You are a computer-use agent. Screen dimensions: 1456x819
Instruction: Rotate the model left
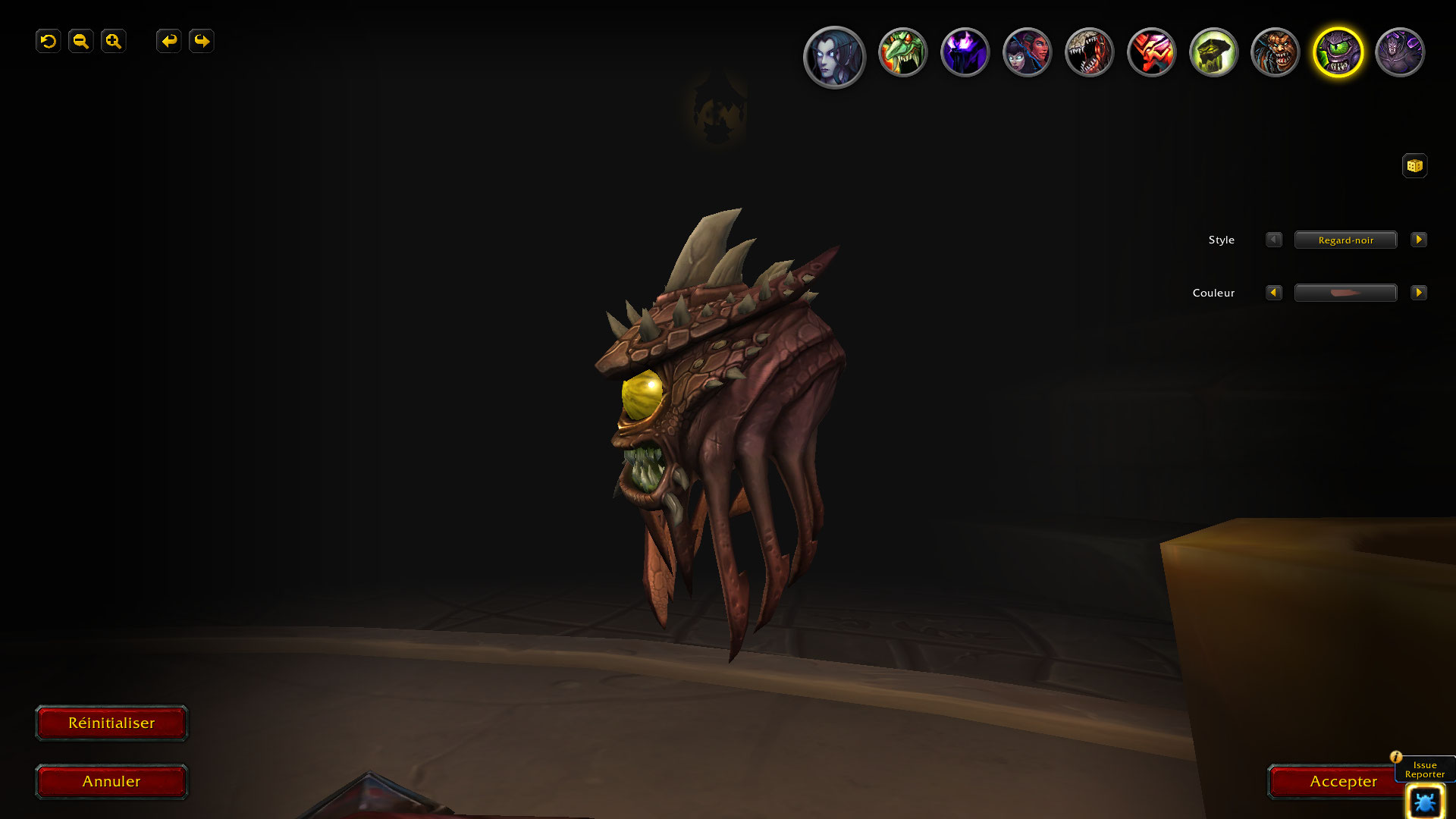[x=168, y=41]
